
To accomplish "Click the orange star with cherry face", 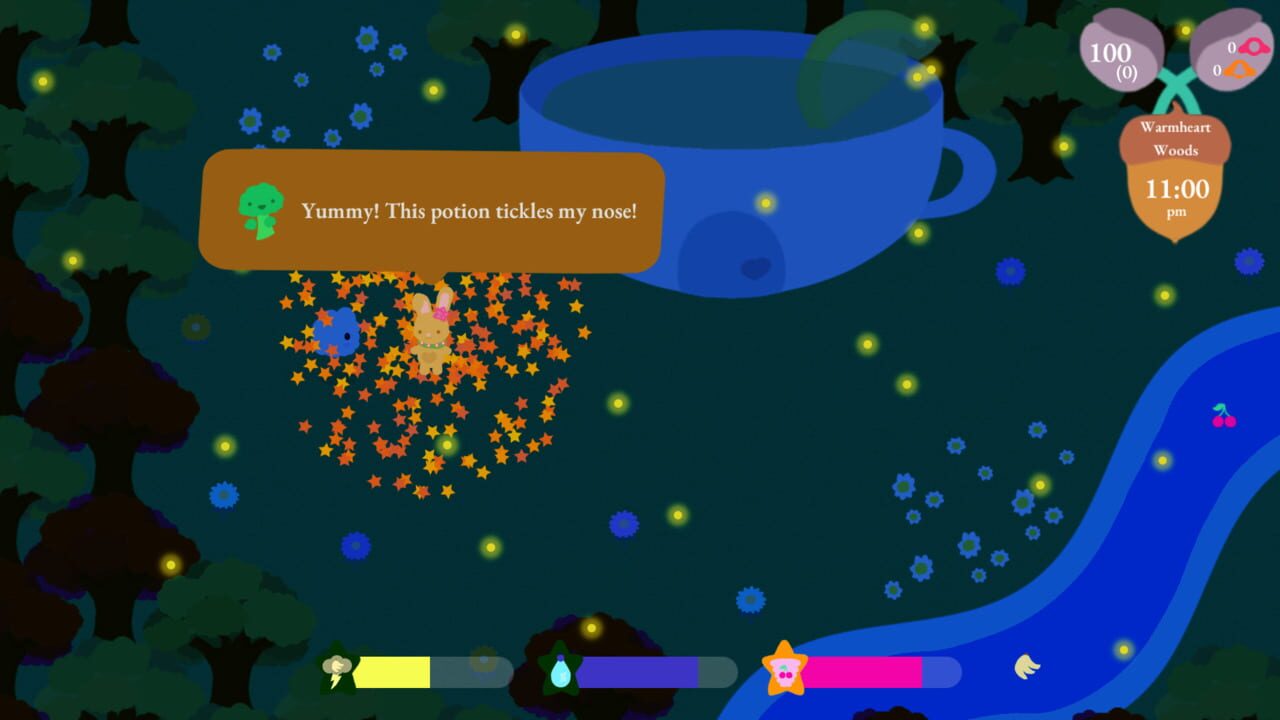I will [x=783, y=671].
